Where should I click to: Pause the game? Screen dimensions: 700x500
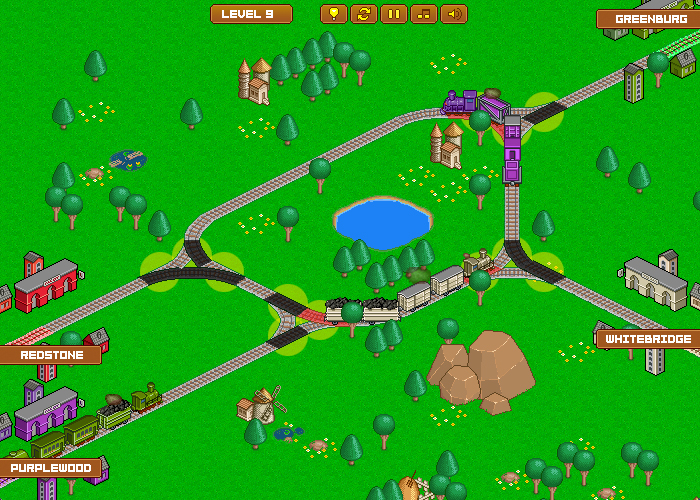coord(394,14)
